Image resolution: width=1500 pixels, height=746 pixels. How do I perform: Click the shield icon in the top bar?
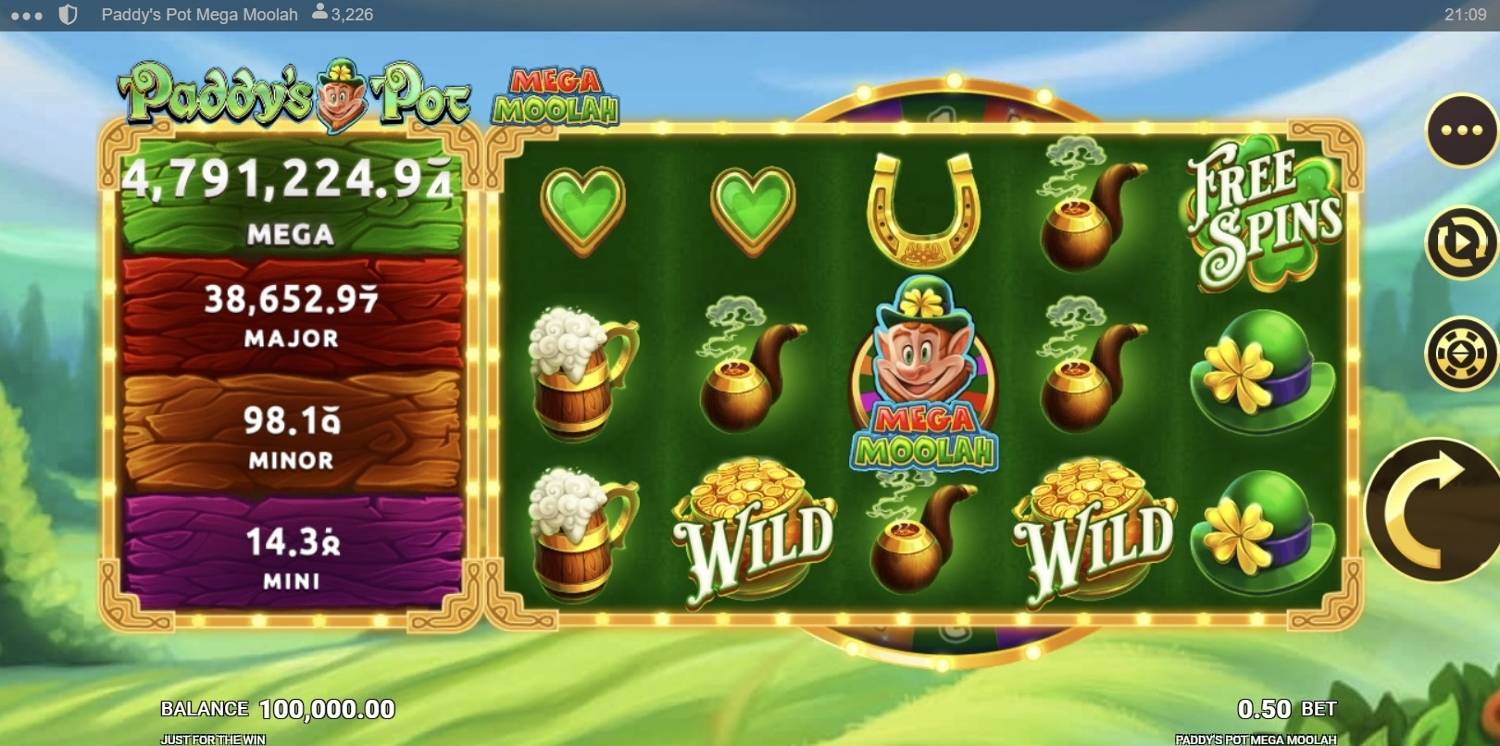point(67,14)
